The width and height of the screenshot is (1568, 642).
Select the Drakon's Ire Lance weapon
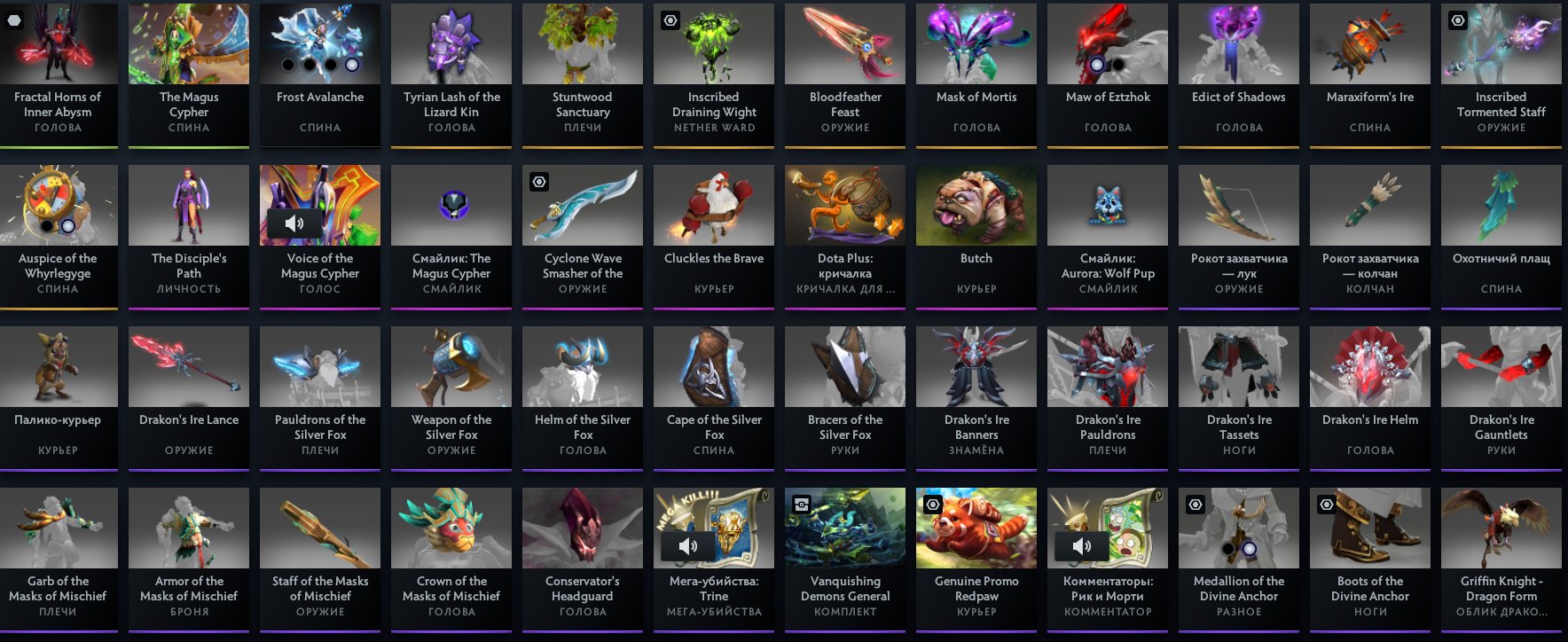click(x=188, y=366)
